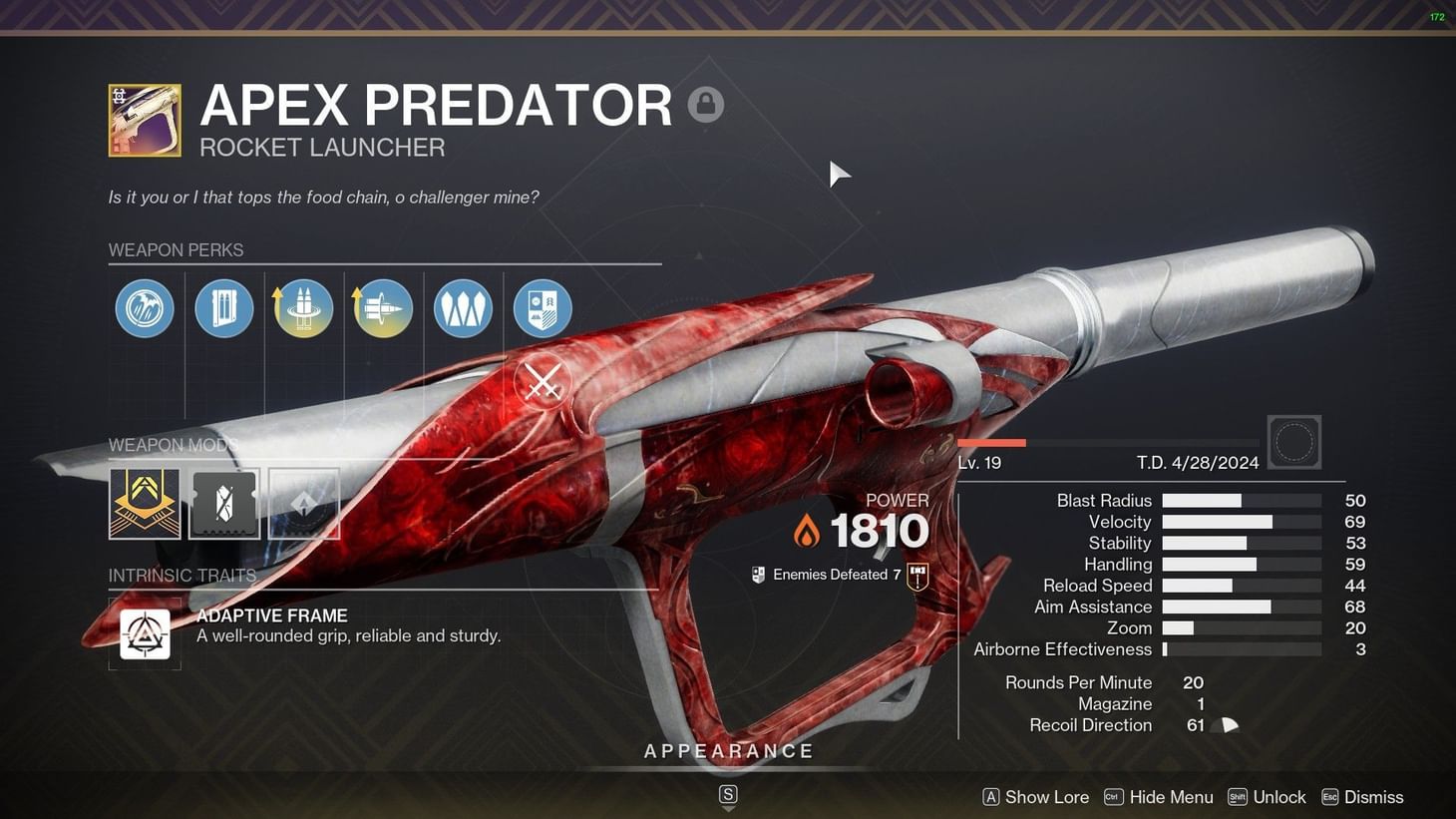Click the red crossed-swords deepsight icon
Viewport: 1456px width, 819px height.
543,380
